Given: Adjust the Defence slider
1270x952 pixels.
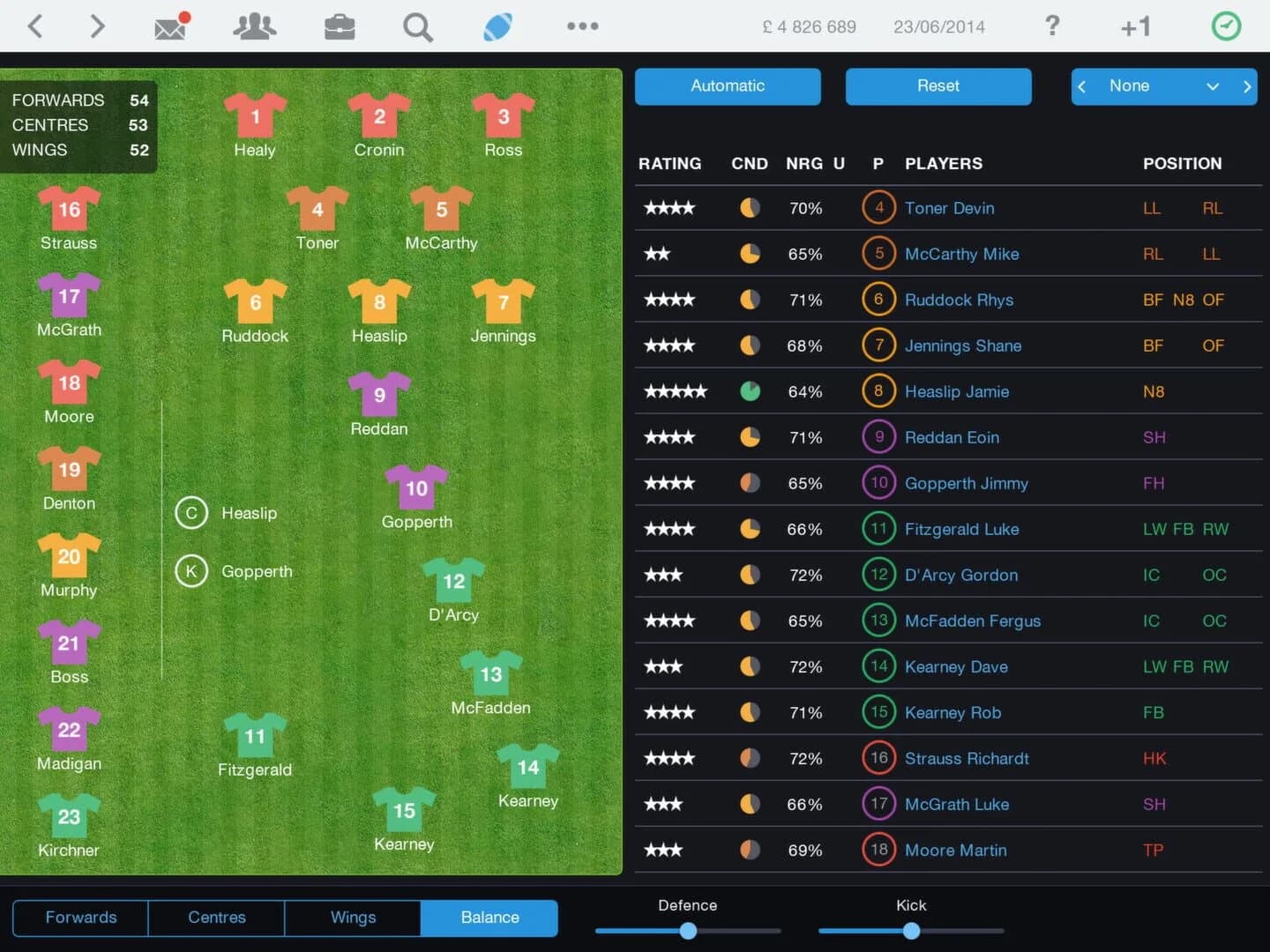Looking at the screenshot, I should pos(688,931).
